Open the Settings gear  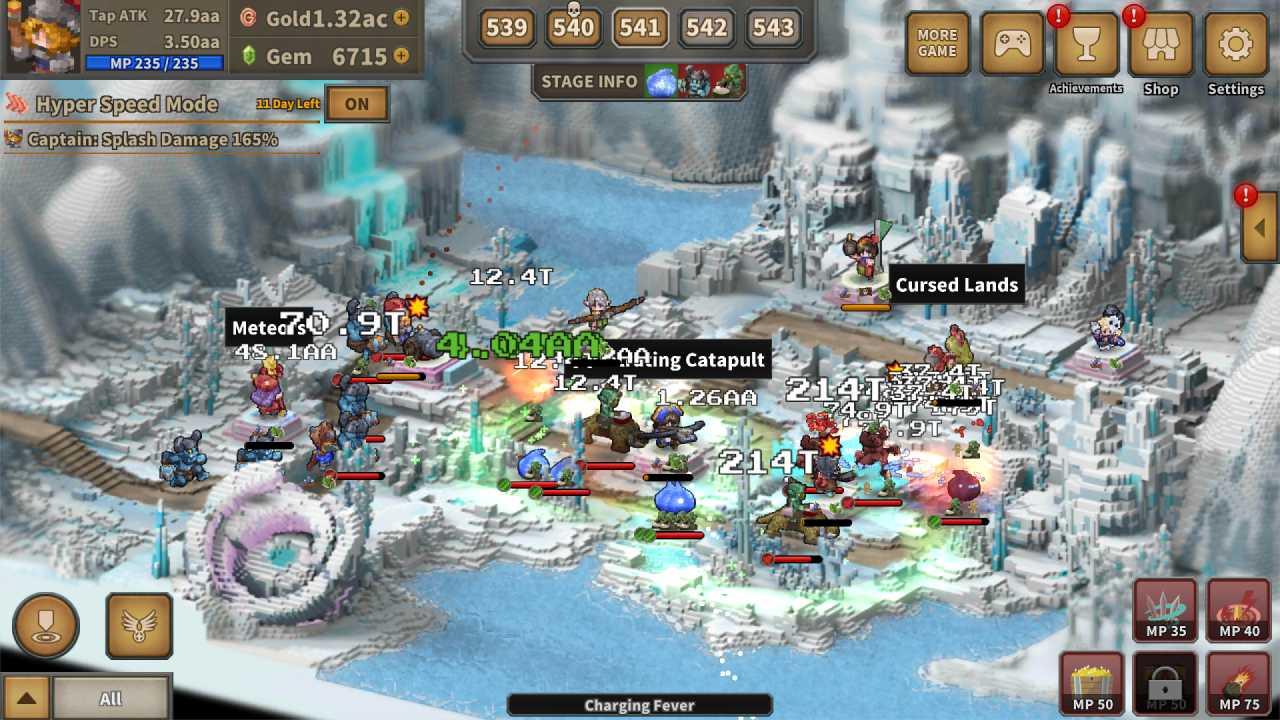click(x=1235, y=44)
